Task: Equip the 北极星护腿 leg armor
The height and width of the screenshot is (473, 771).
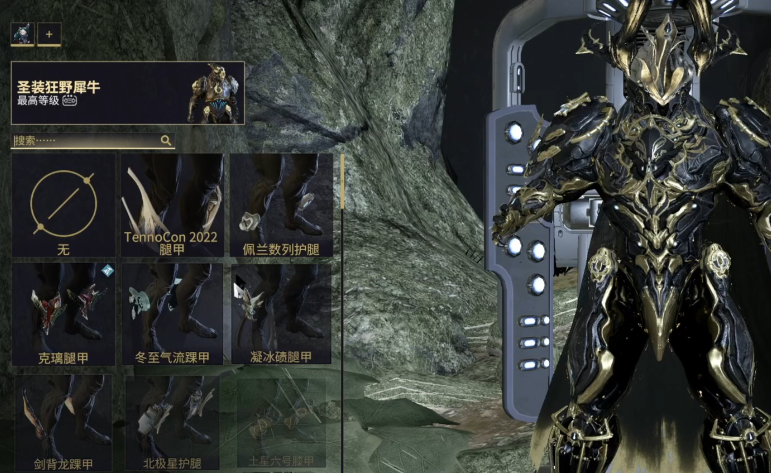Action: [172, 422]
